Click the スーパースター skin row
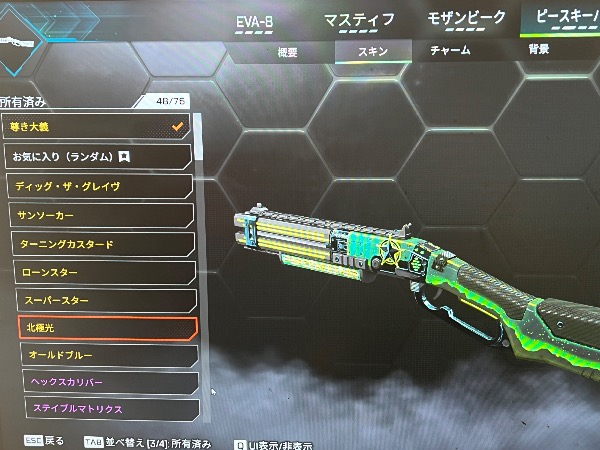Image resolution: width=600 pixels, height=450 pixels. click(105, 300)
